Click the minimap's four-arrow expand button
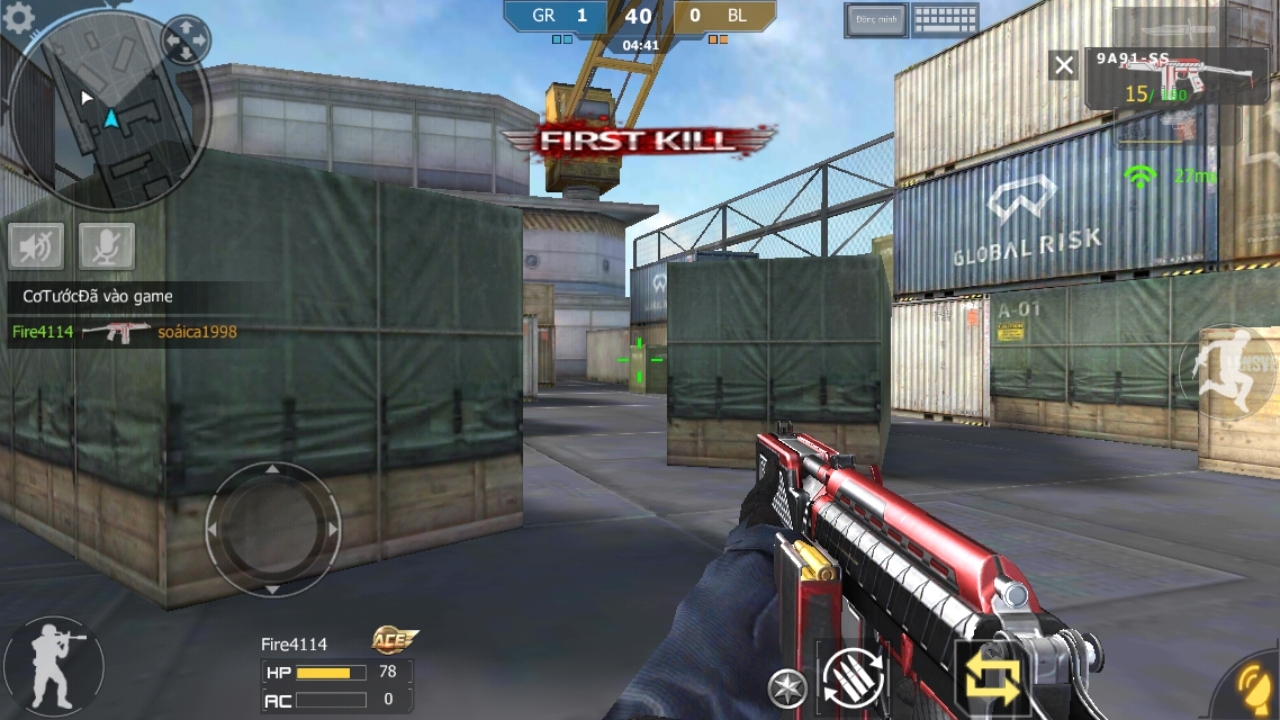 pos(185,41)
